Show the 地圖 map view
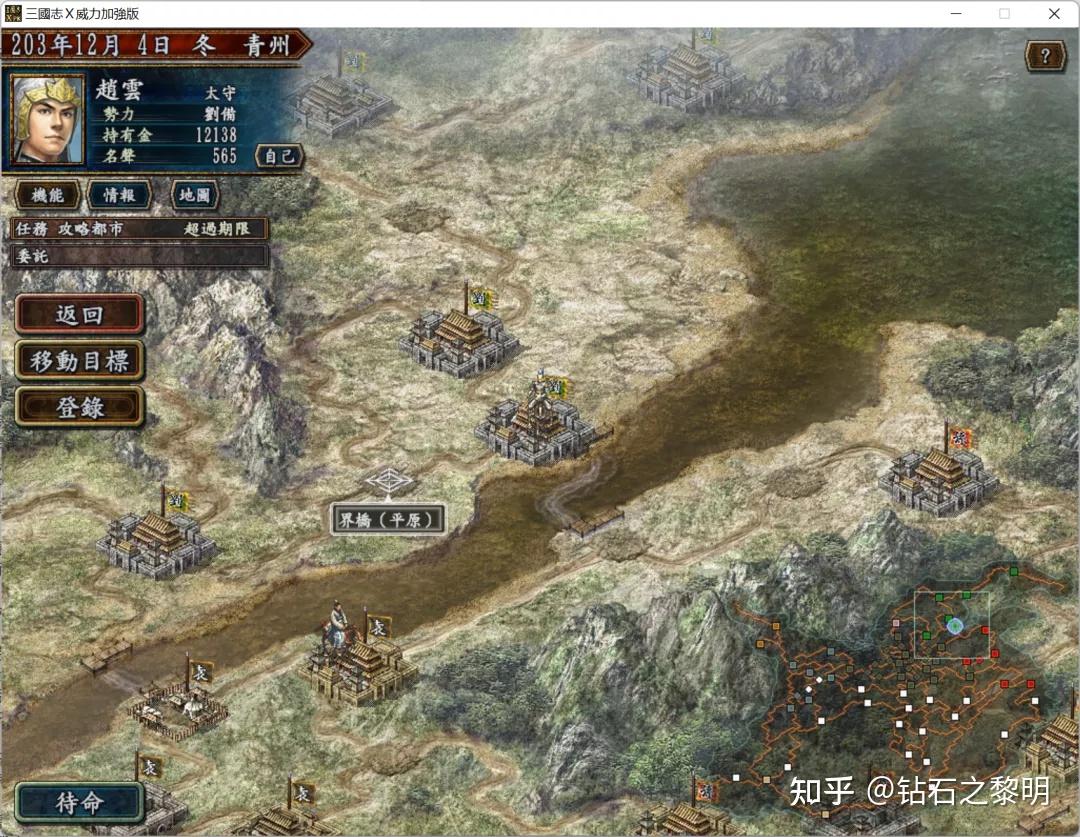1080x837 pixels. [x=195, y=195]
